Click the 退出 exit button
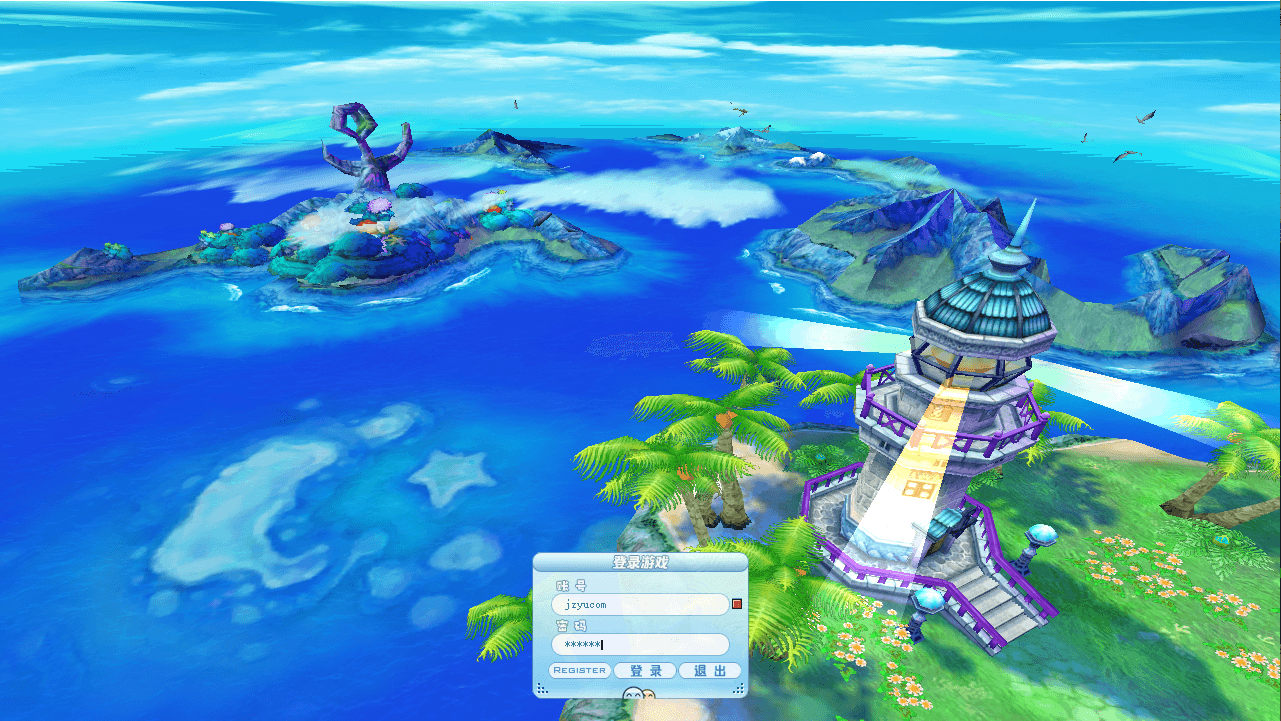This screenshot has height=721, width=1281. pos(709,670)
